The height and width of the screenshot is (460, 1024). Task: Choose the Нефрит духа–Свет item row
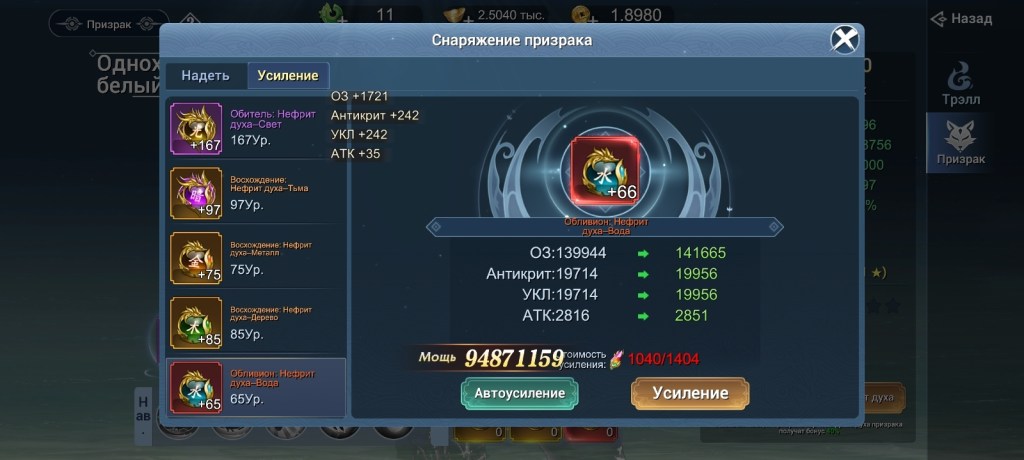256,127
